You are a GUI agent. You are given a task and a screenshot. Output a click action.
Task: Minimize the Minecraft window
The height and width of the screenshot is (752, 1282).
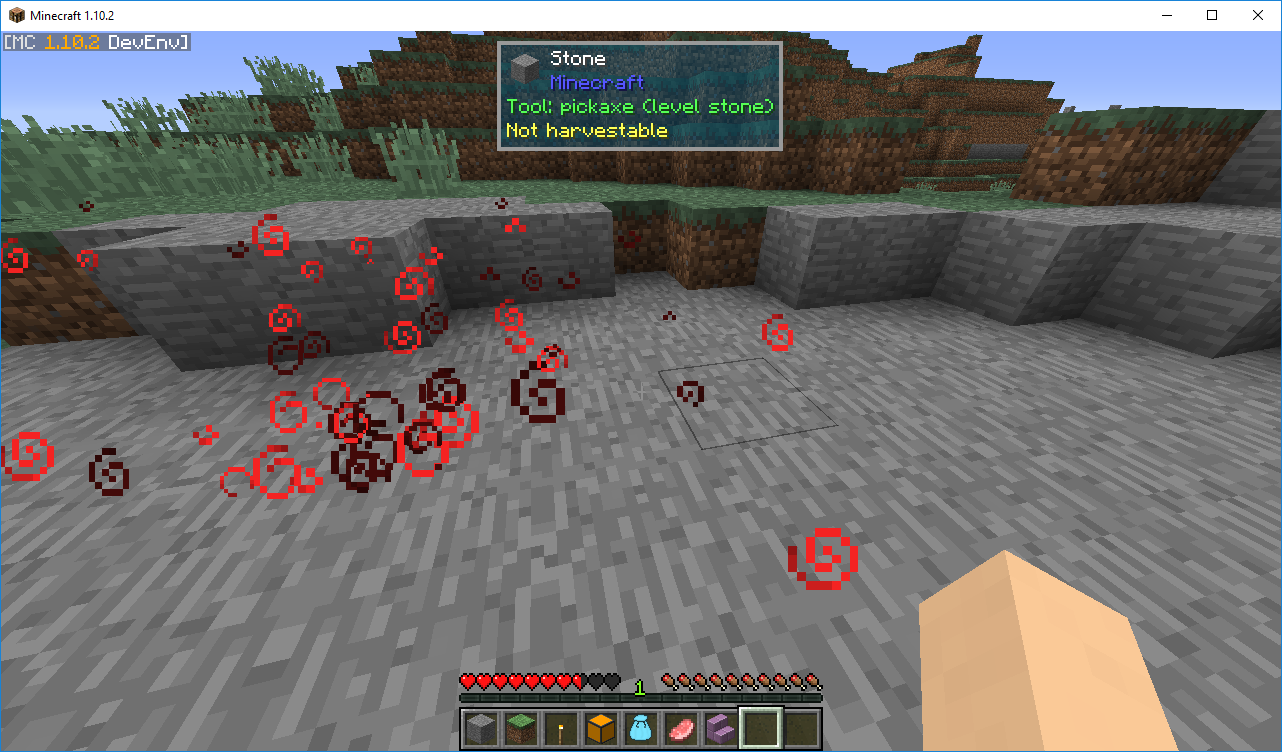(x=1166, y=15)
